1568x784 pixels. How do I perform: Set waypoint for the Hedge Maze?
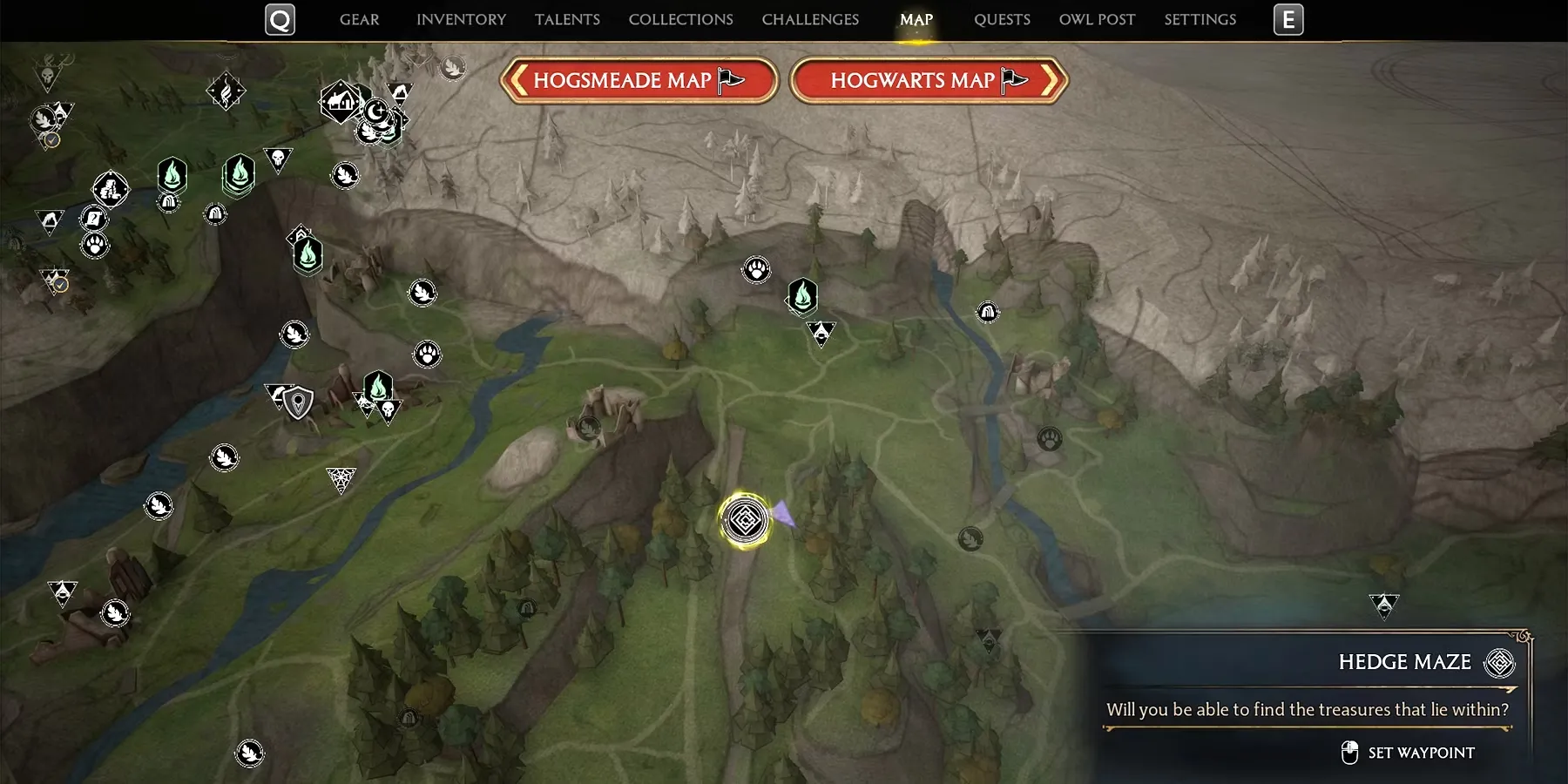coord(1408,753)
